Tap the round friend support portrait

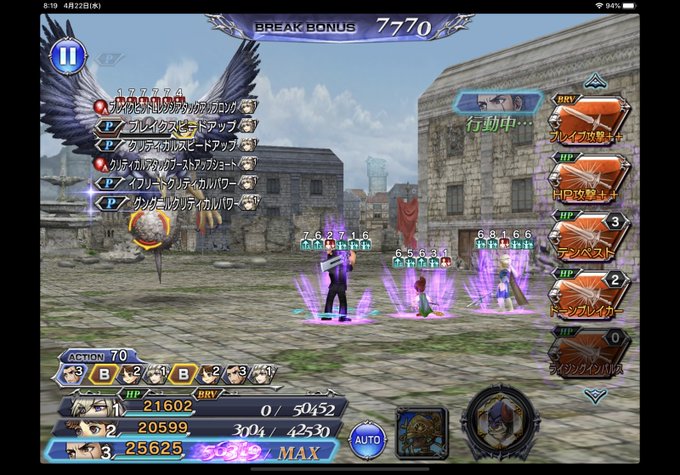(495, 427)
